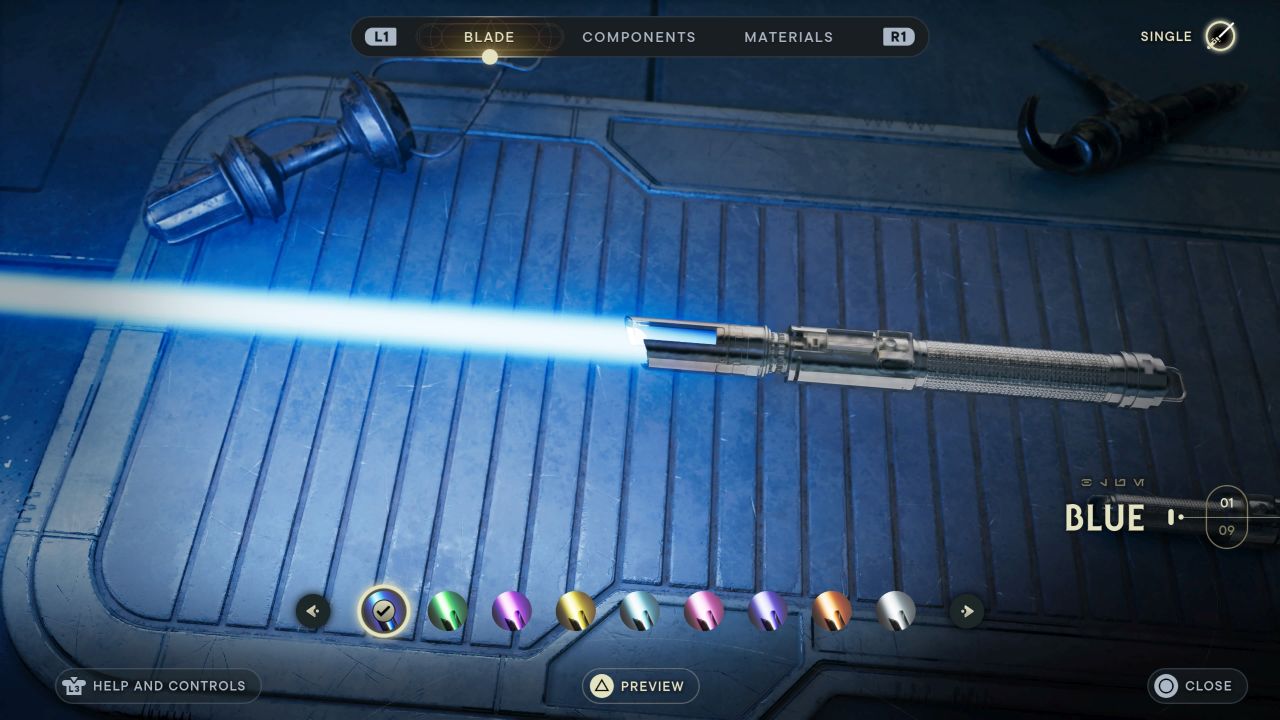Image resolution: width=1280 pixels, height=720 pixels.
Task: Preview the lightsaber blade
Action: pyautogui.click(x=640, y=686)
